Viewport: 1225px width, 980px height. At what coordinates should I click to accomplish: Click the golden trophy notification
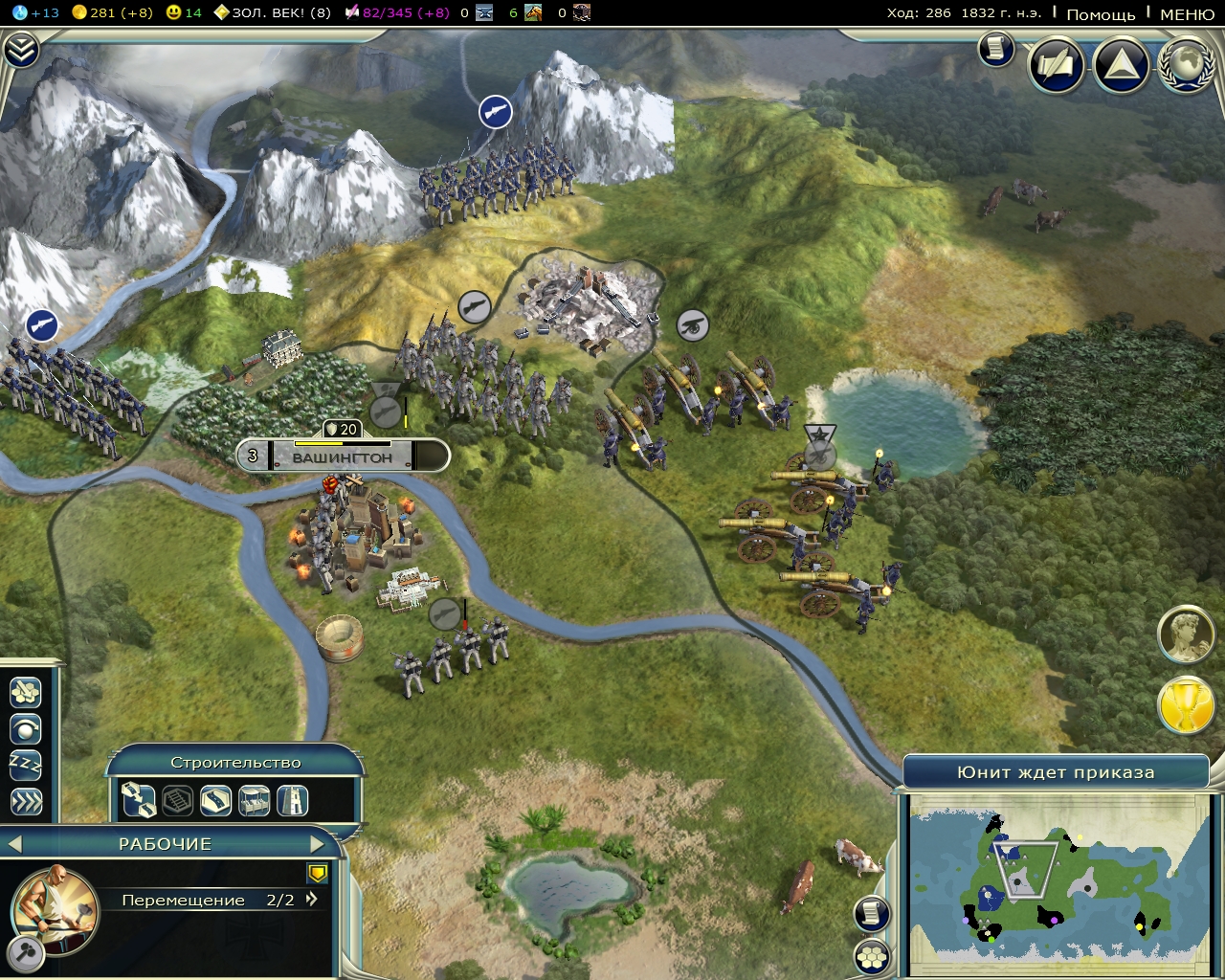pos(1187,707)
